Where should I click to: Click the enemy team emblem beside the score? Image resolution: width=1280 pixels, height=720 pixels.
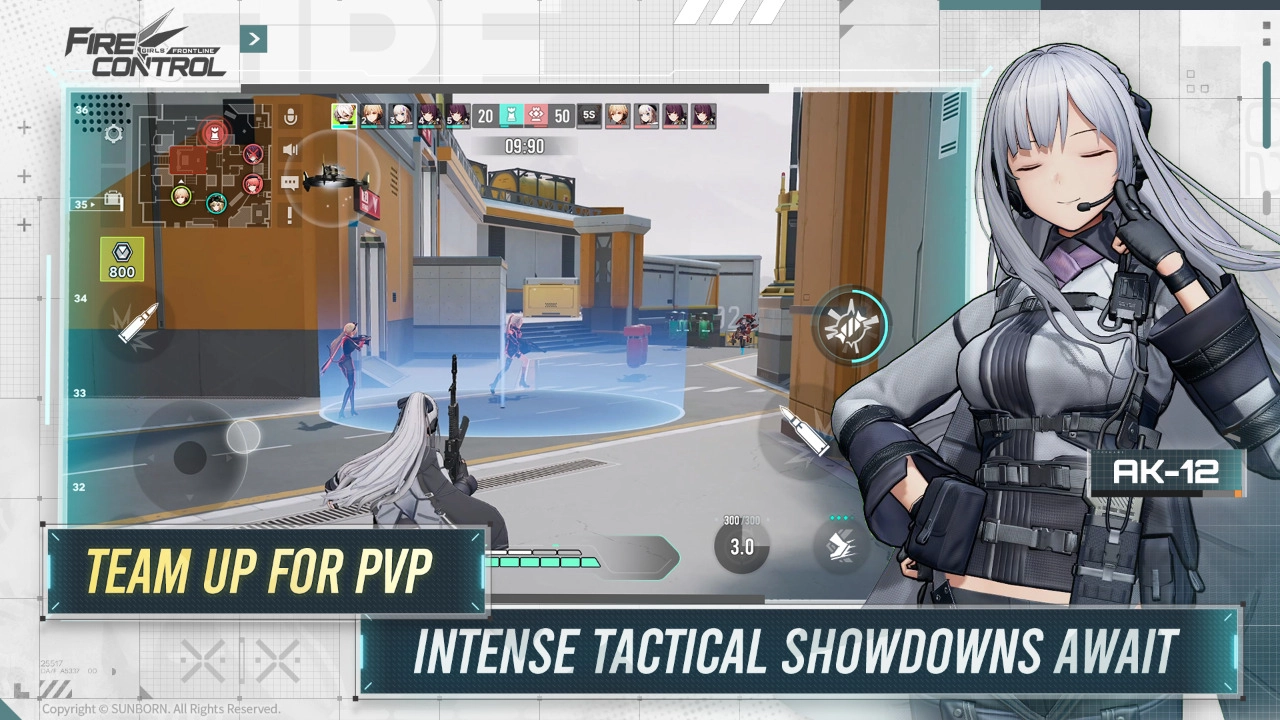(536, 115)
